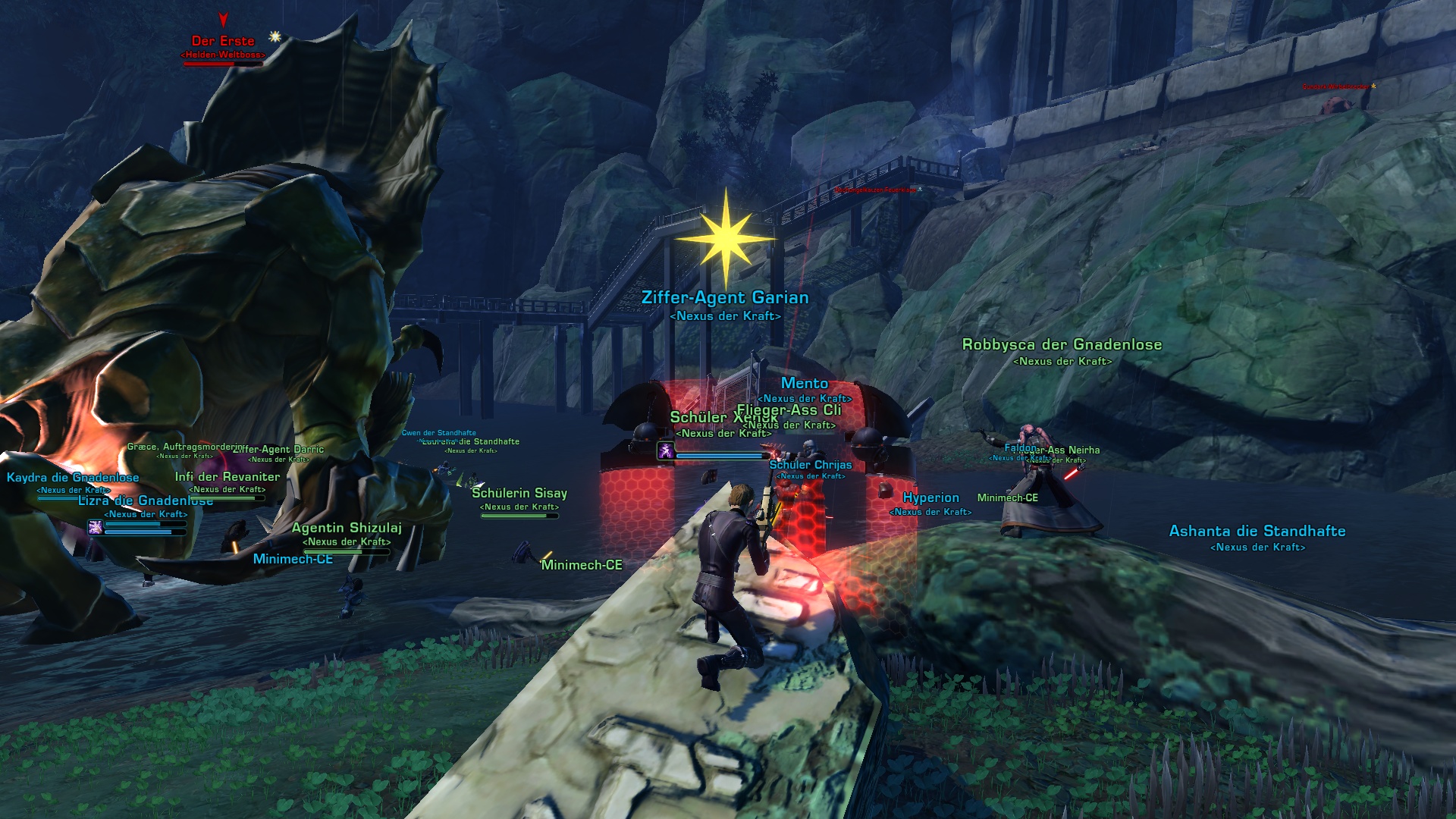Click the Mento nameplate

tap(804, 384)
